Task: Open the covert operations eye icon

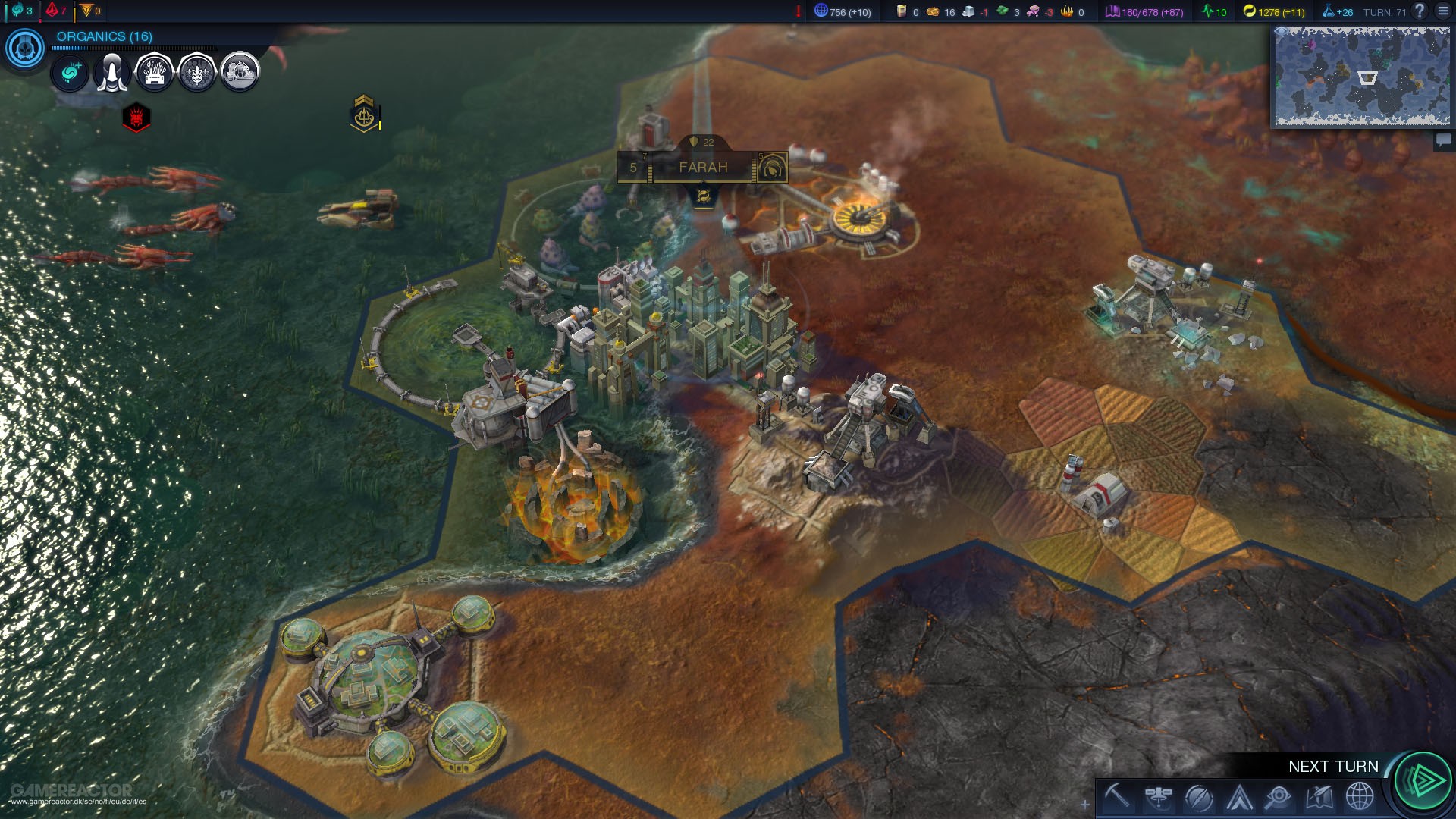Action: pos(1280,797)
